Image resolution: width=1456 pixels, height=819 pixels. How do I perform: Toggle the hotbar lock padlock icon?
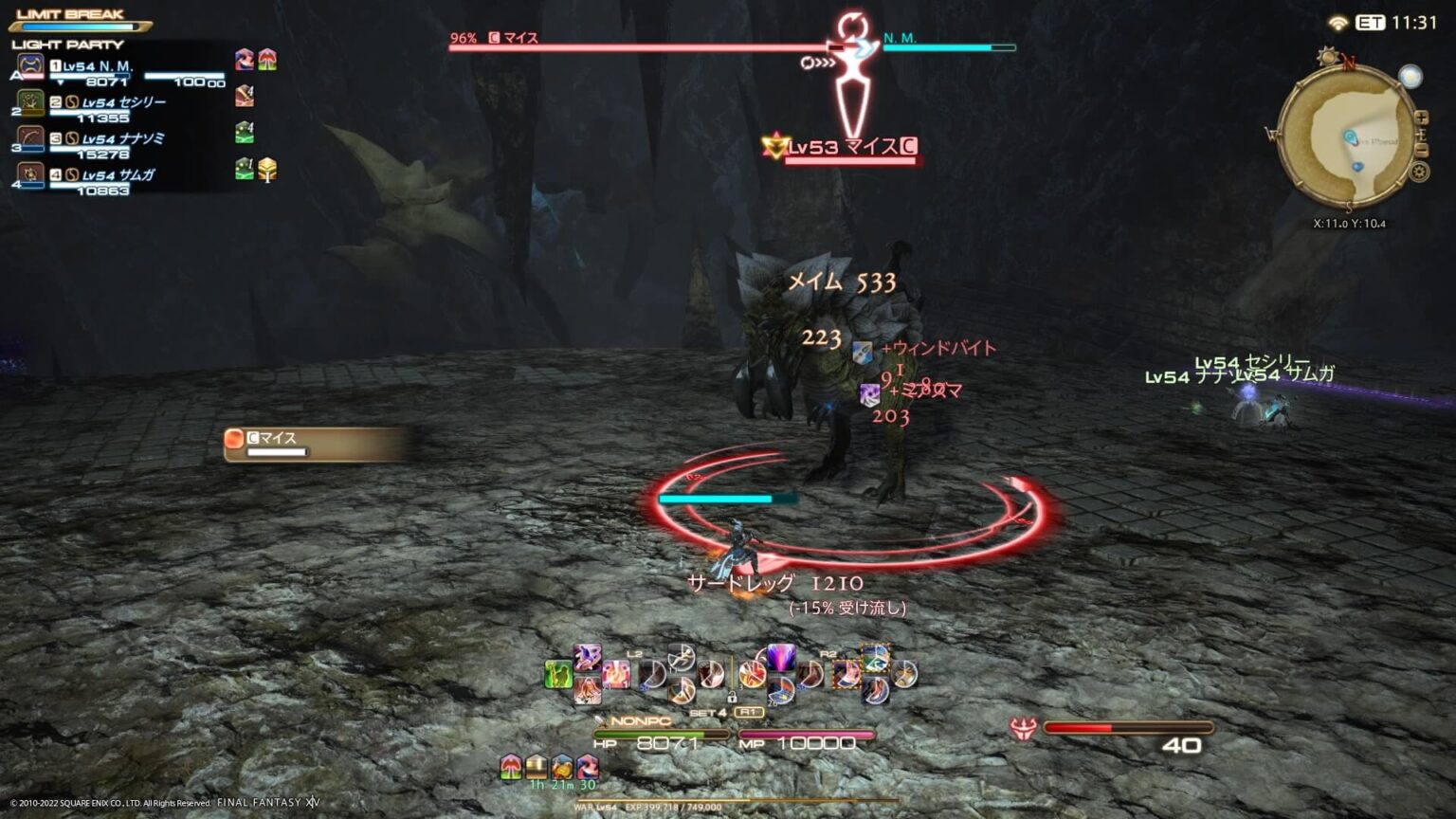(732, 699)
